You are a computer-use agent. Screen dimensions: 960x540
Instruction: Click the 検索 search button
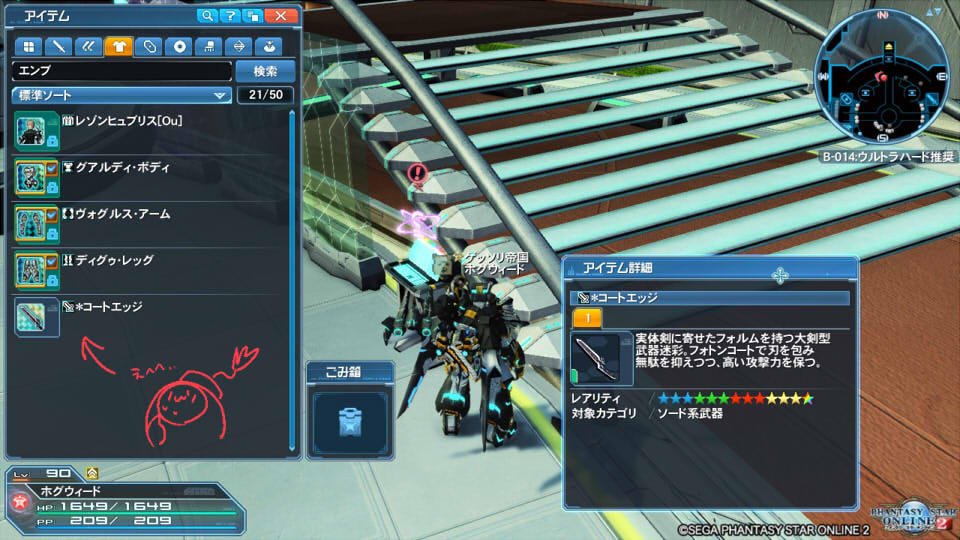(265, 71)
